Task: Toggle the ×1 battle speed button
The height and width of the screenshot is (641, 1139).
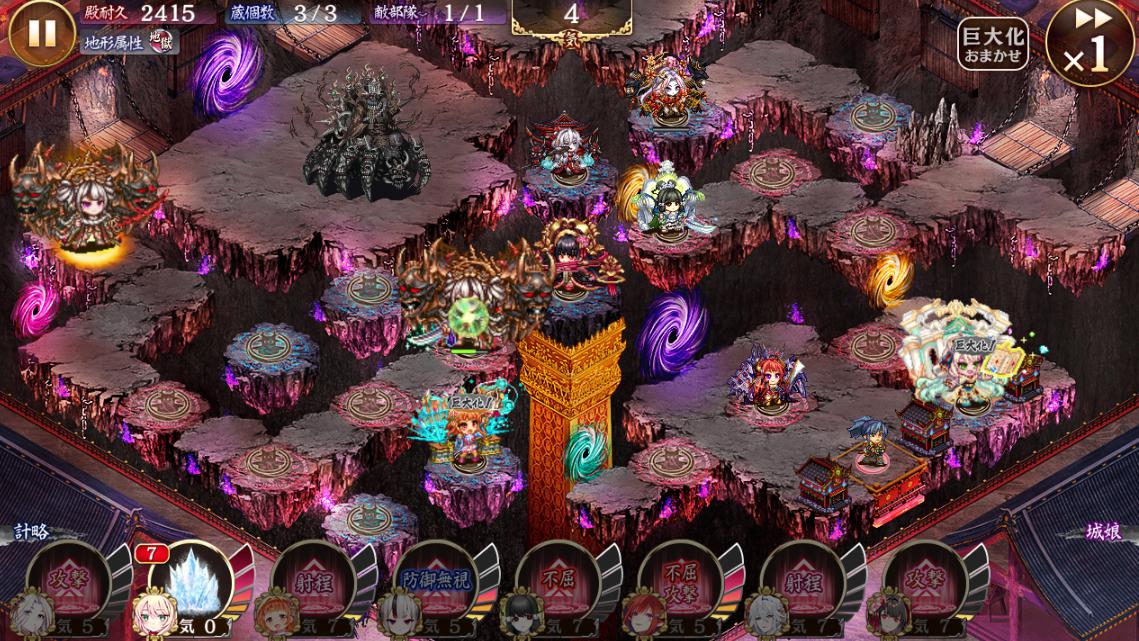Action: [x=1091, y=45]
